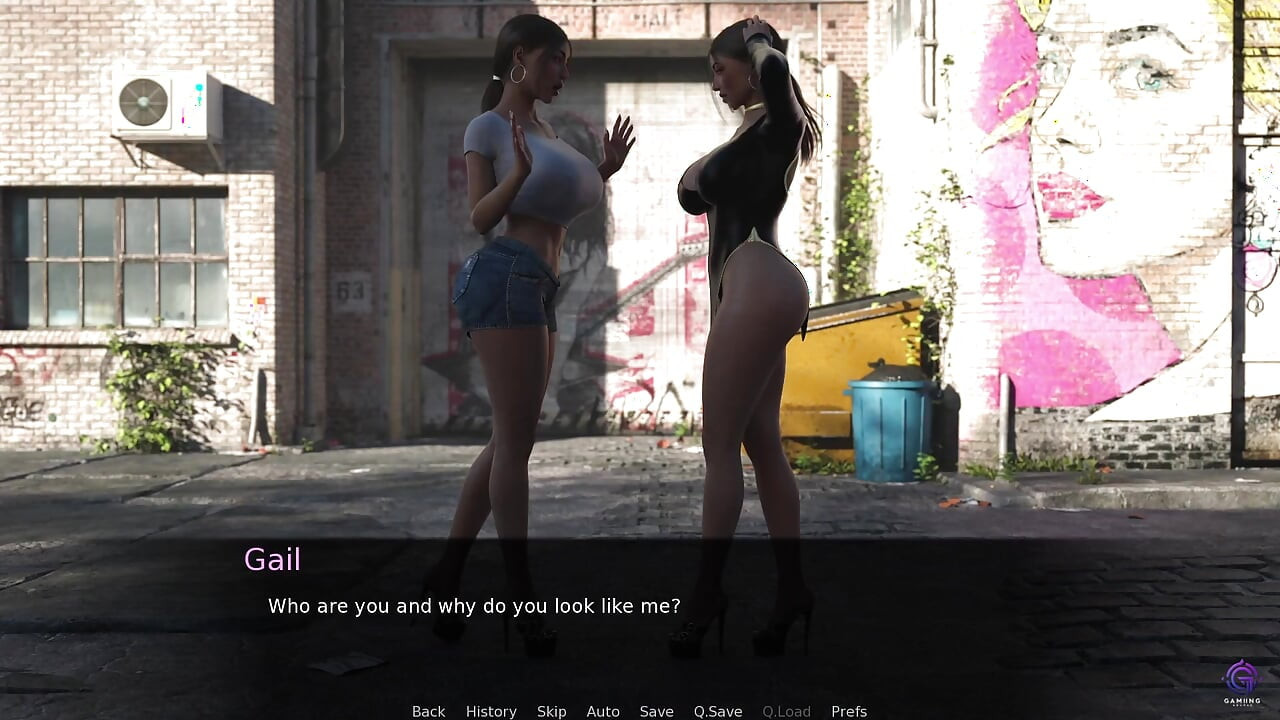This screenshot has height=720, width=1280.
Task: Open the dialogue History log
Action: (491, 711)
